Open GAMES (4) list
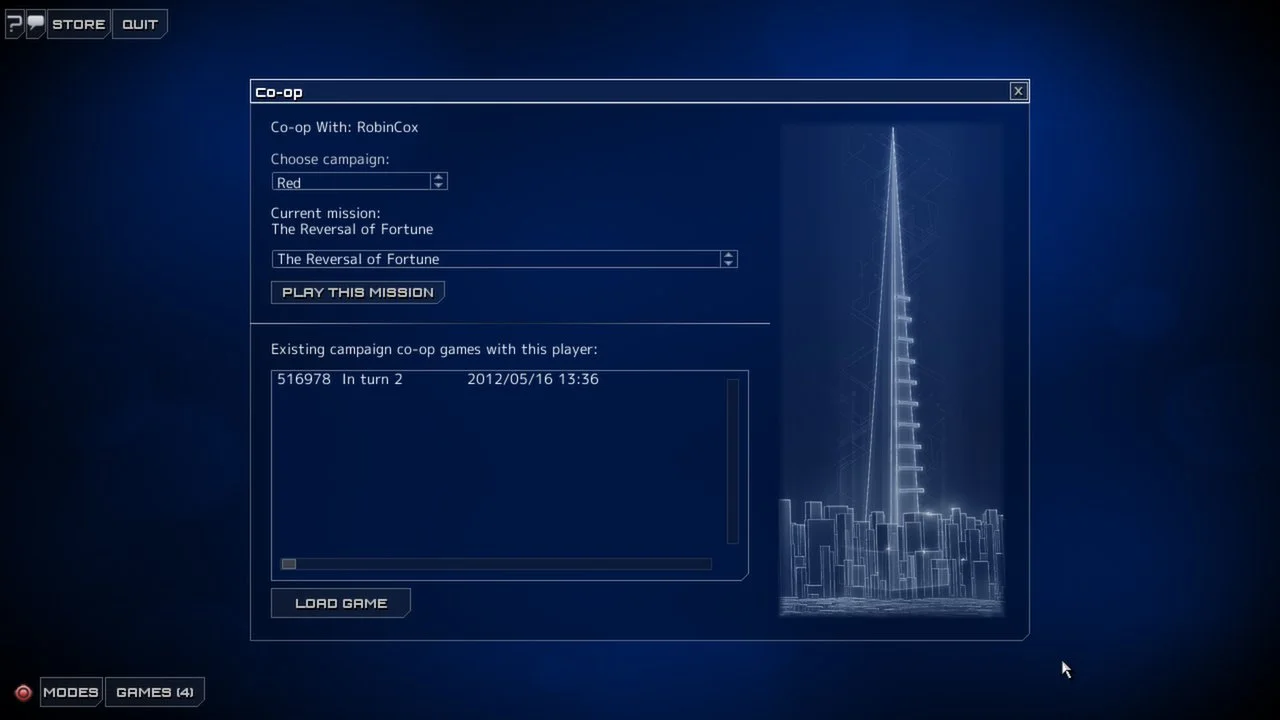Screen dimensions: 1280x720 (x=155, y=691)
